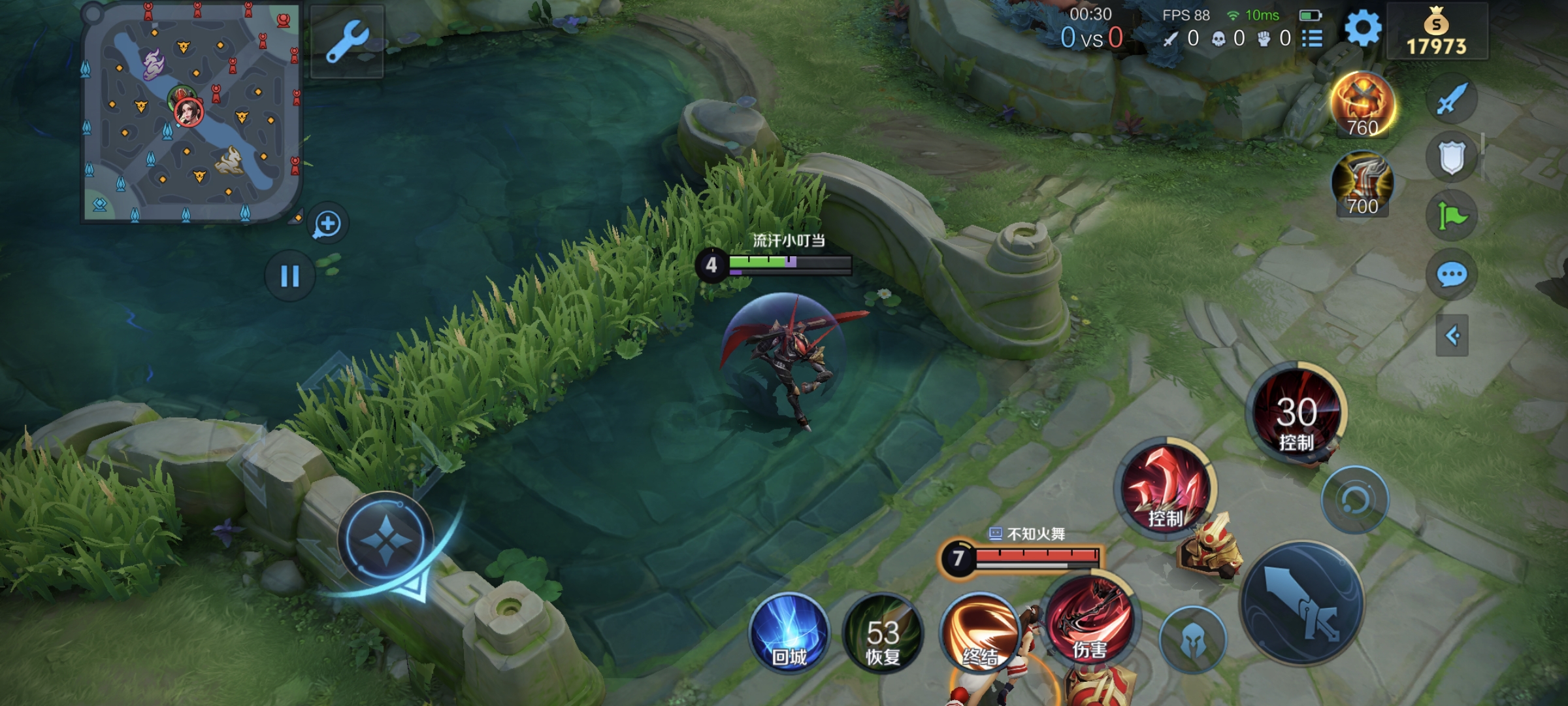Tap the magnifier plus button
The width and height of the screenshot is (1568, 706).
point(327,224)
